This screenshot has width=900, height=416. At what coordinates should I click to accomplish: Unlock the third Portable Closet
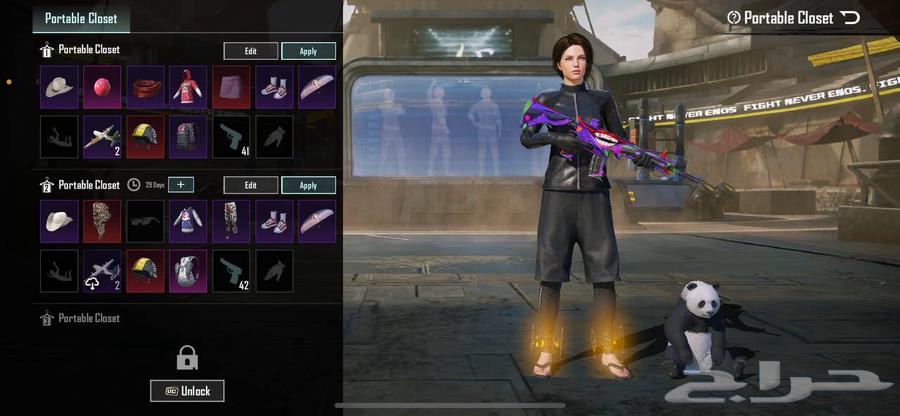(x=187, y=391)
